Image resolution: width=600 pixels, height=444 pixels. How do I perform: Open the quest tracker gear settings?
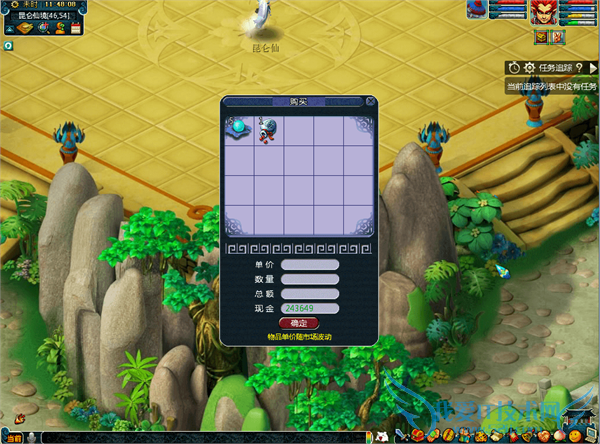point(529,67)
